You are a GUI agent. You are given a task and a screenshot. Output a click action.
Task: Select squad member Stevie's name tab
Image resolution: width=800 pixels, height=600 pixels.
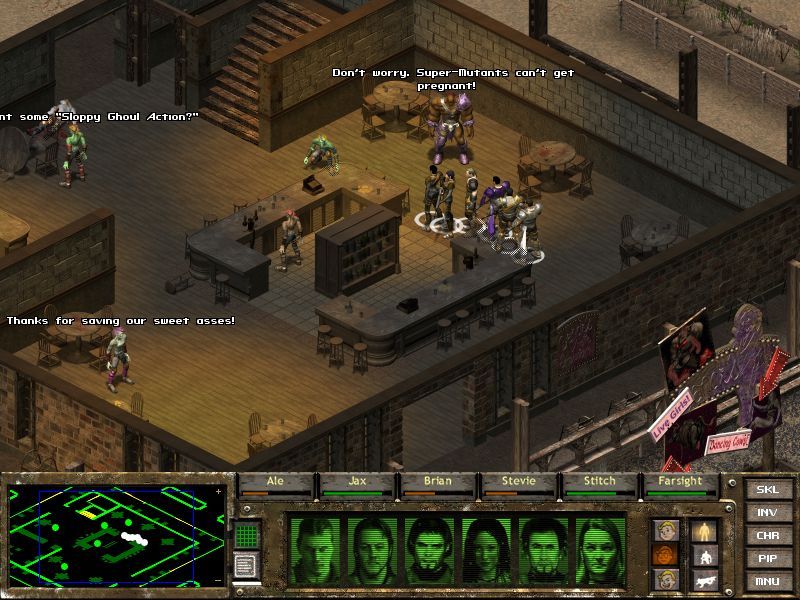point(520,482)
